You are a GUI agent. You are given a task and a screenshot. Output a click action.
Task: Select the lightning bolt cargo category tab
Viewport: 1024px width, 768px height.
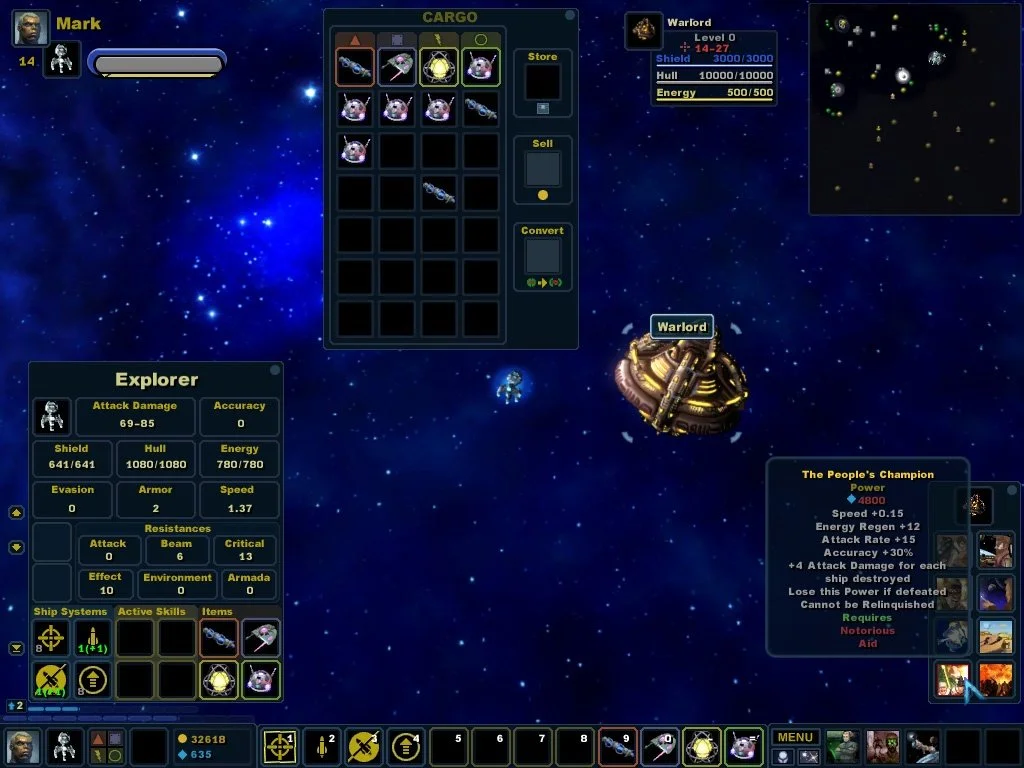click(439, 40)
